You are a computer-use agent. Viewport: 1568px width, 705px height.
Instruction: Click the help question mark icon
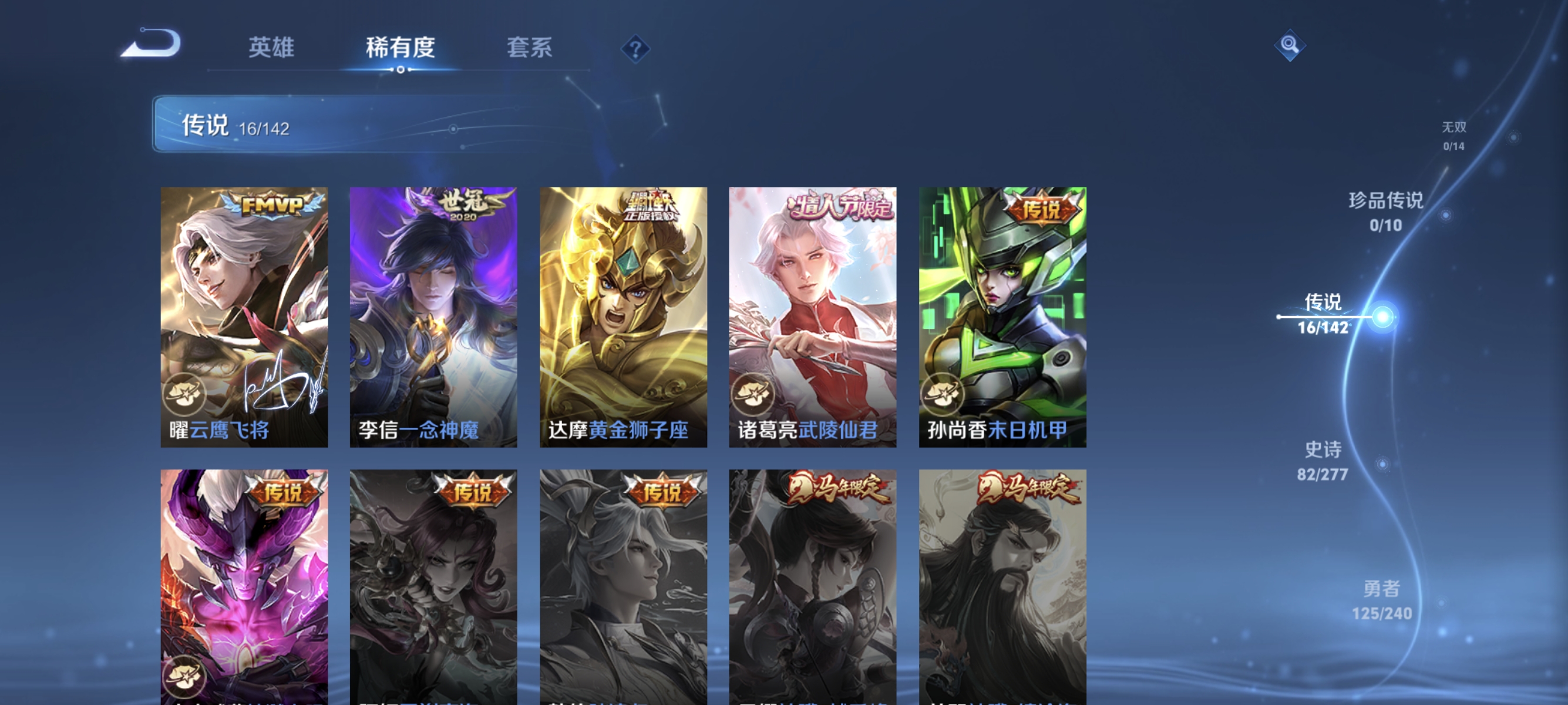click(x=637, y=50)
